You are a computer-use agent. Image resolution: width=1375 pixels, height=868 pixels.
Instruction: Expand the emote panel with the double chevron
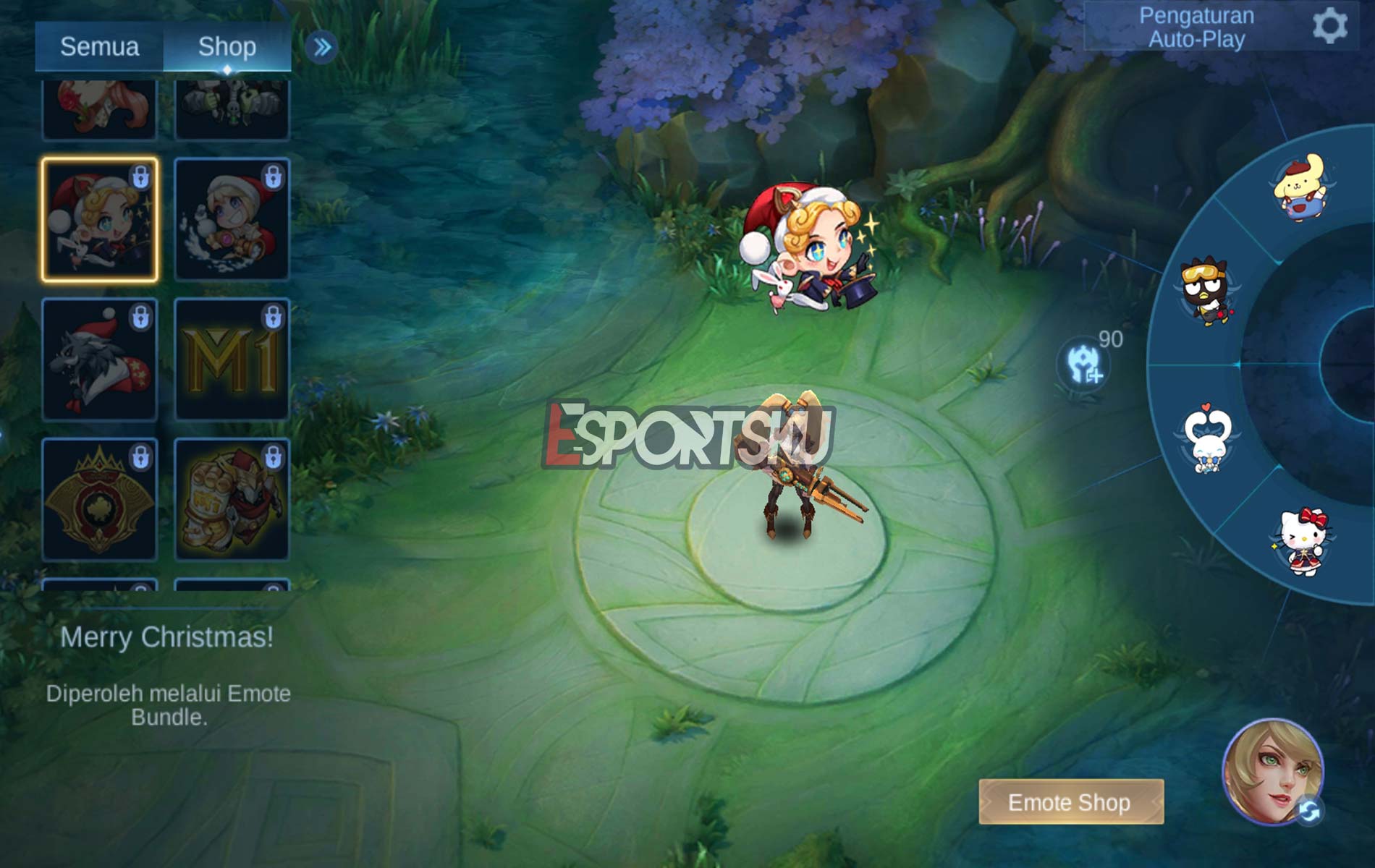pos(323,45)
